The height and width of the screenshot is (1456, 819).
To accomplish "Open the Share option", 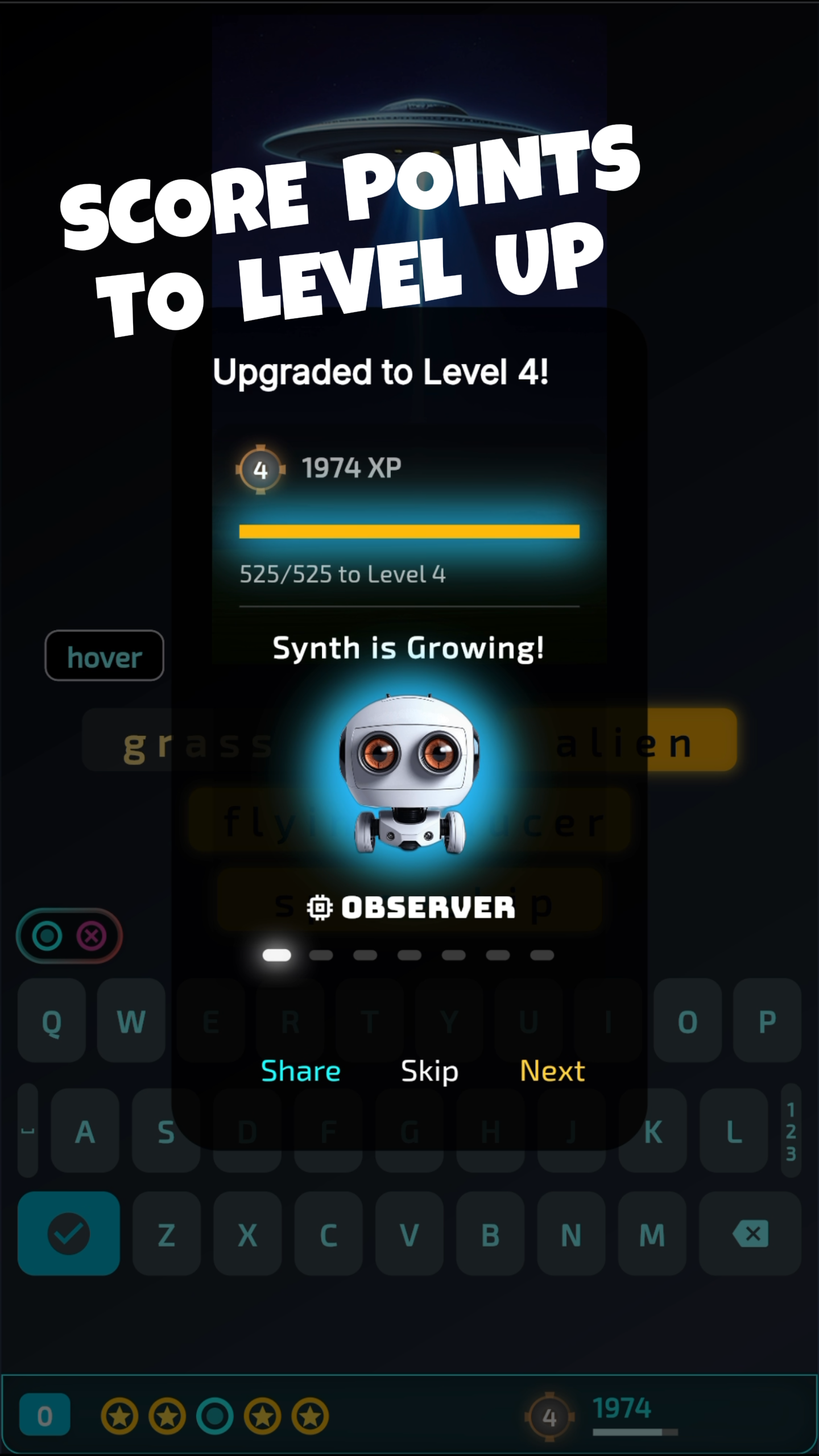I will pos(301,1070).
